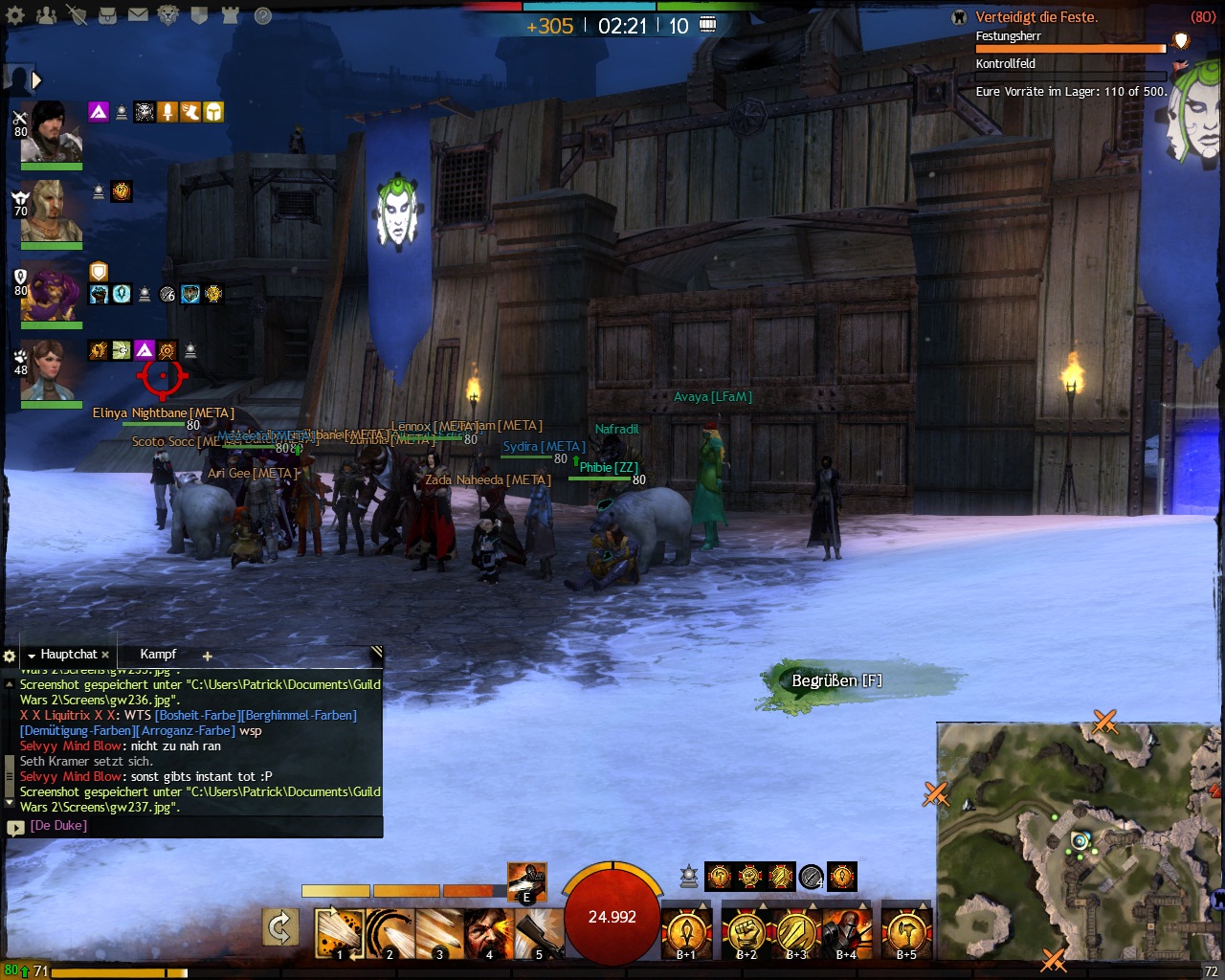Image resolution: width=1225 pixels, height=980 pixels.
Task: Activate weapon skill 5 rifle butt icon
Action: (x=538, y=932)
